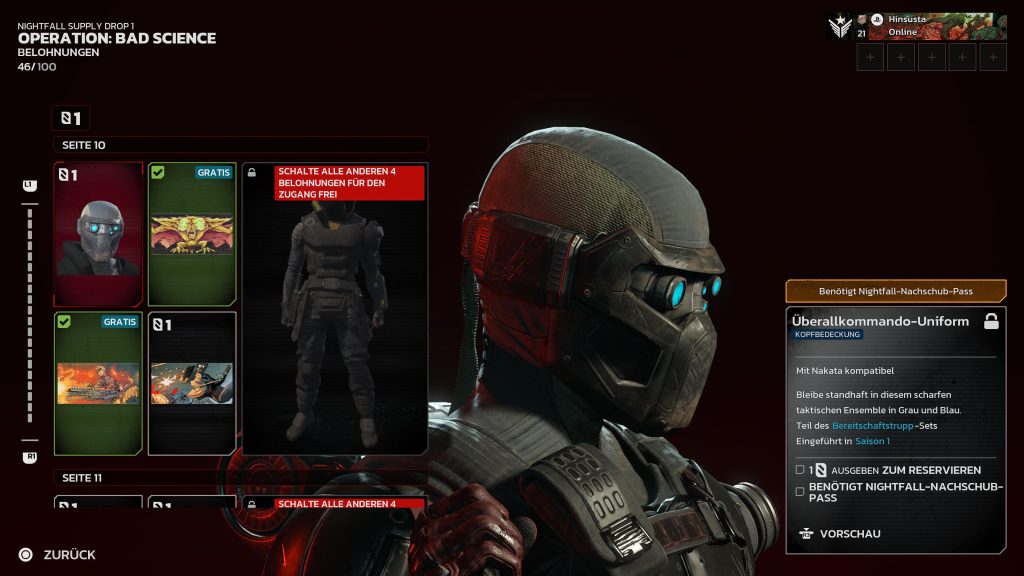
Task: Pick the comic-style calling card reward
Action: coord(192,383)
